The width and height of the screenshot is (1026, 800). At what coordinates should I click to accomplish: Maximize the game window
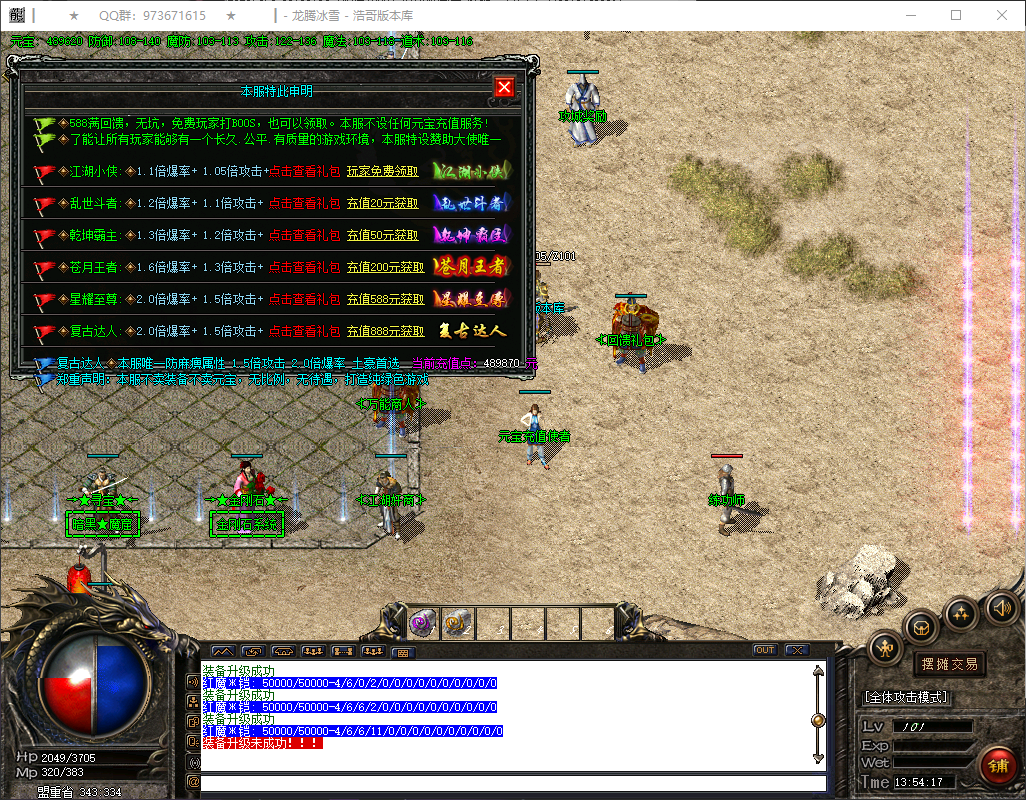click(x=955, y=15)
